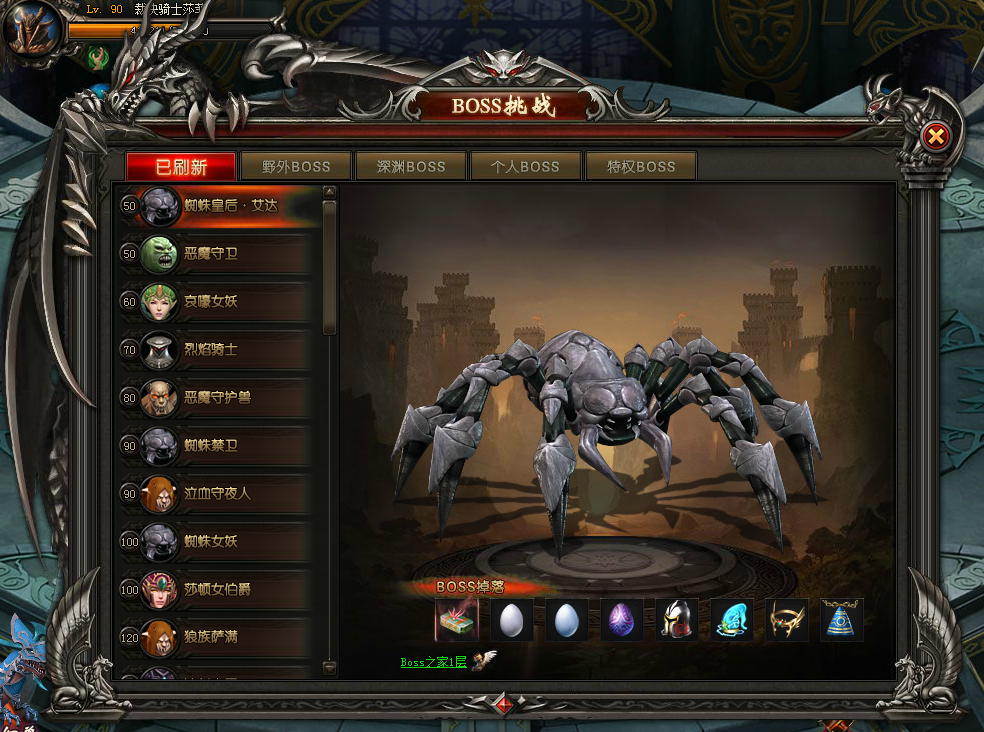Screen dimensions: 984x732
Task: Select the 个人BOSS tab
Action: [526, 166]
